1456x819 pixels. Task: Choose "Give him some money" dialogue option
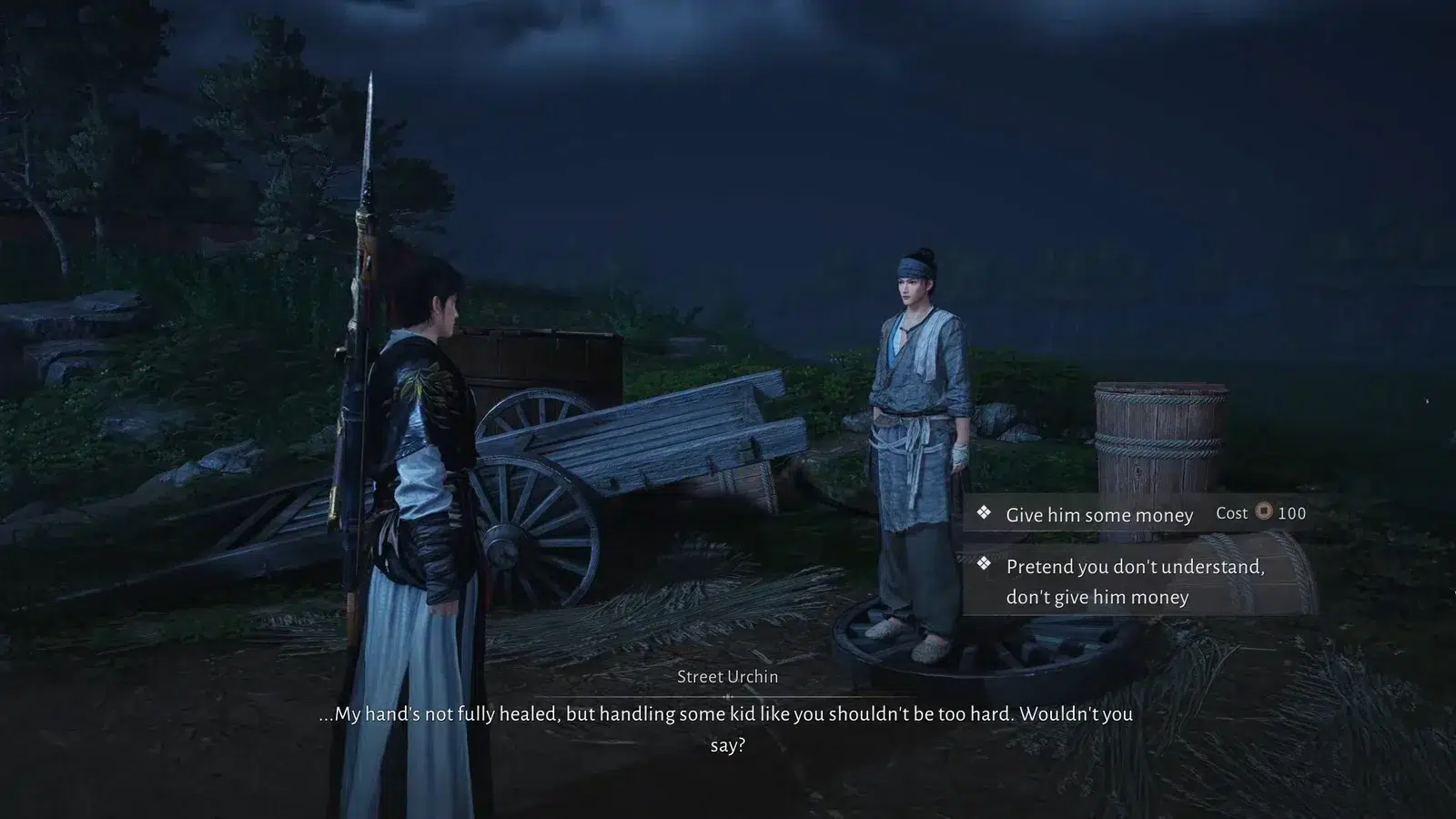pyautogui.click(x=1098, y=515)
